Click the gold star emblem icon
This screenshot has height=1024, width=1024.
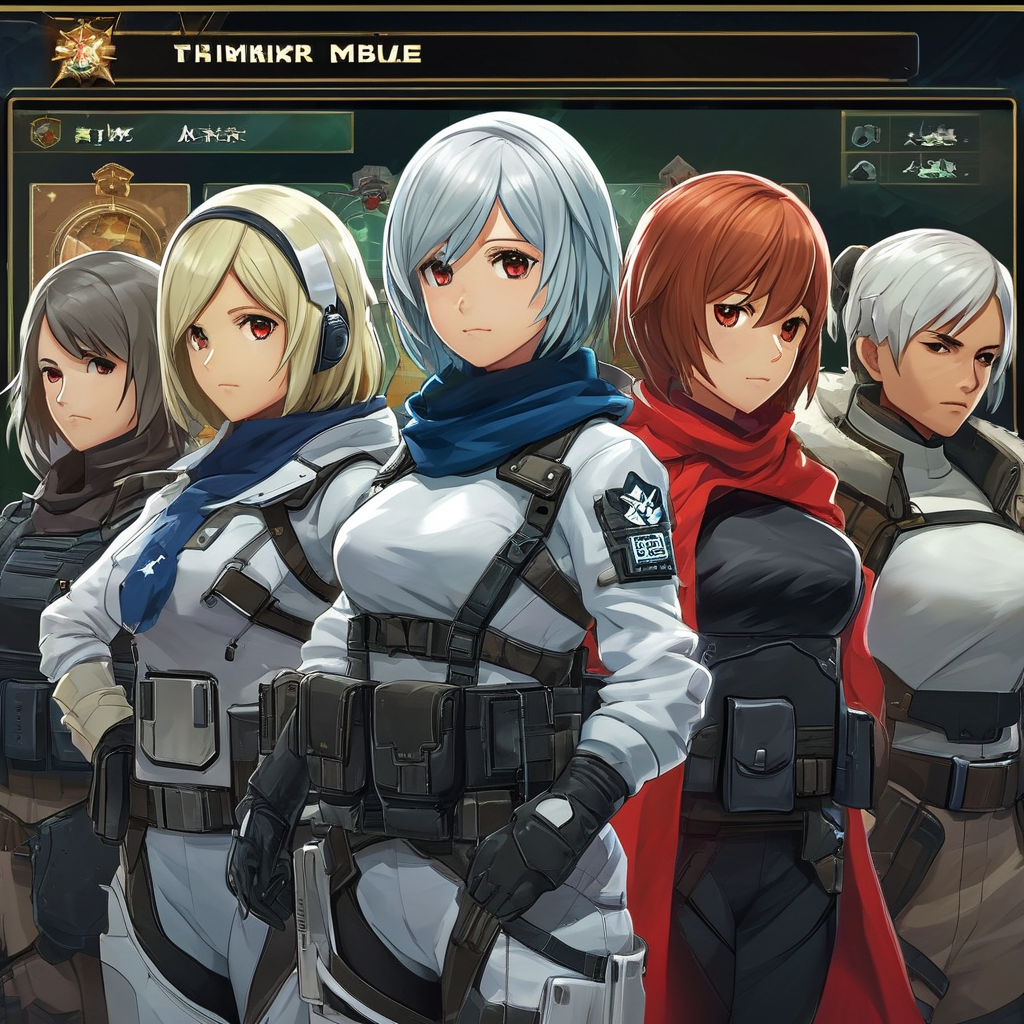tap(84, 49)
